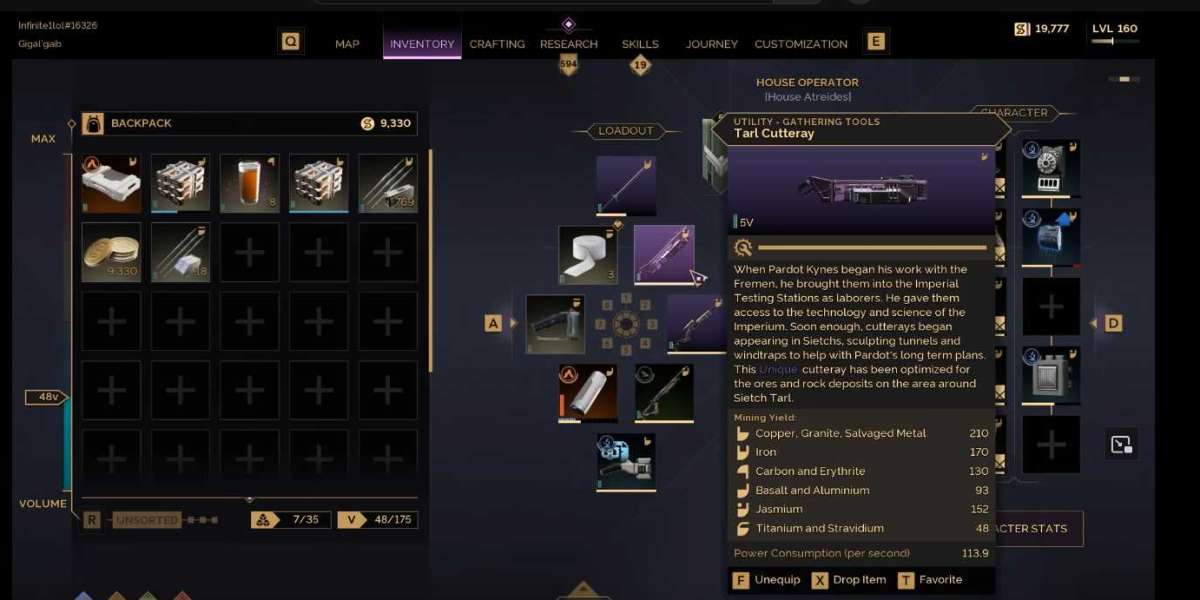Screen dimensions: 1200x600
Task: Click the Unsorted sort button
Action: (x=147, y=520)
